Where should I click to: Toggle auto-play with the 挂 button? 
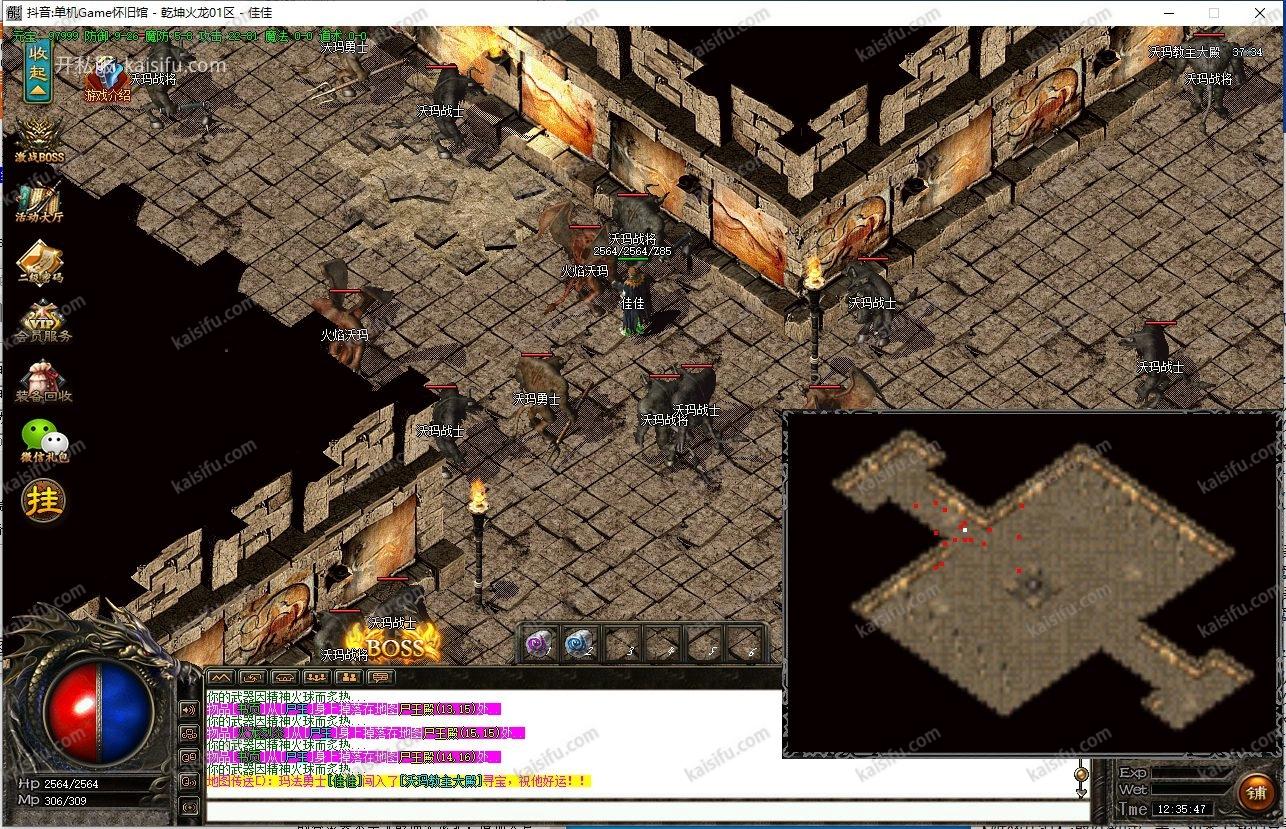44,501
